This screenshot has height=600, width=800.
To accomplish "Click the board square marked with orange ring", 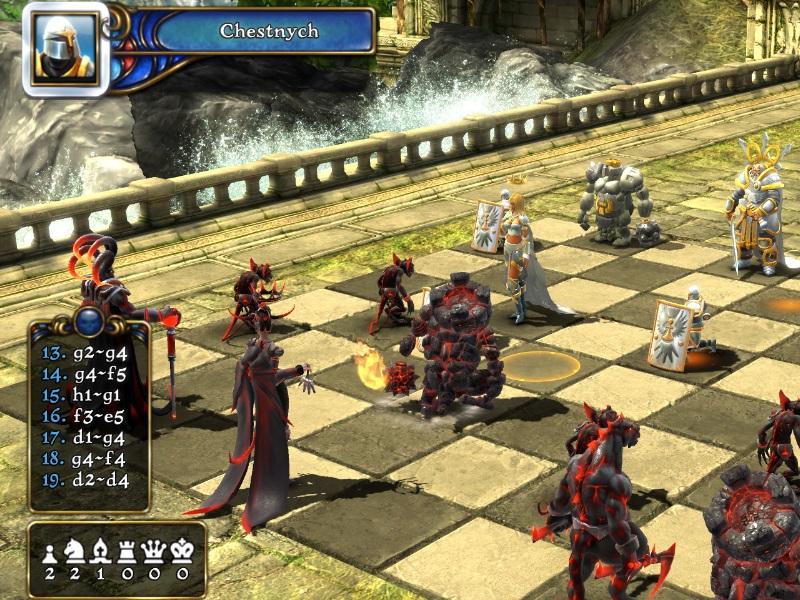I will (540, 365).
